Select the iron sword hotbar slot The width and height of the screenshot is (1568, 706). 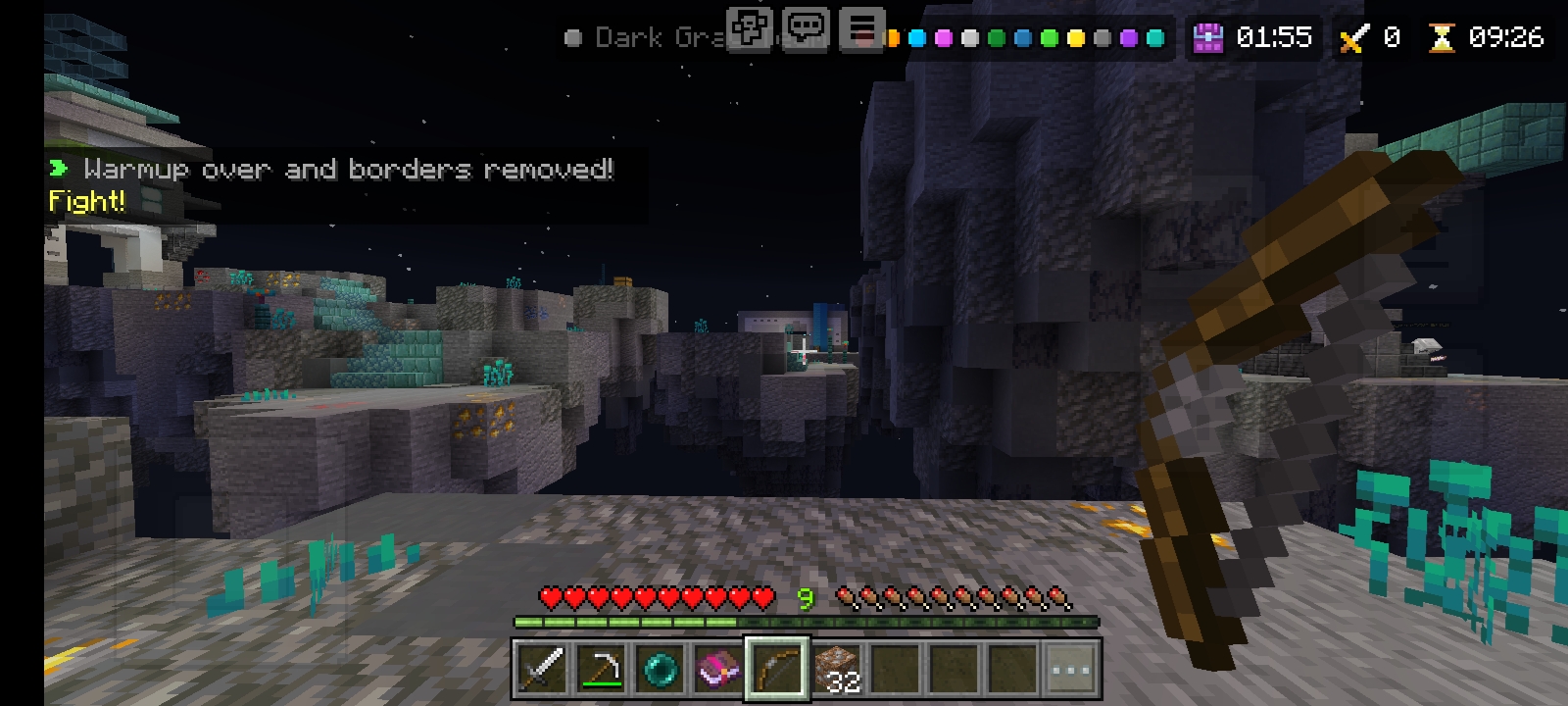click(542, 670)
